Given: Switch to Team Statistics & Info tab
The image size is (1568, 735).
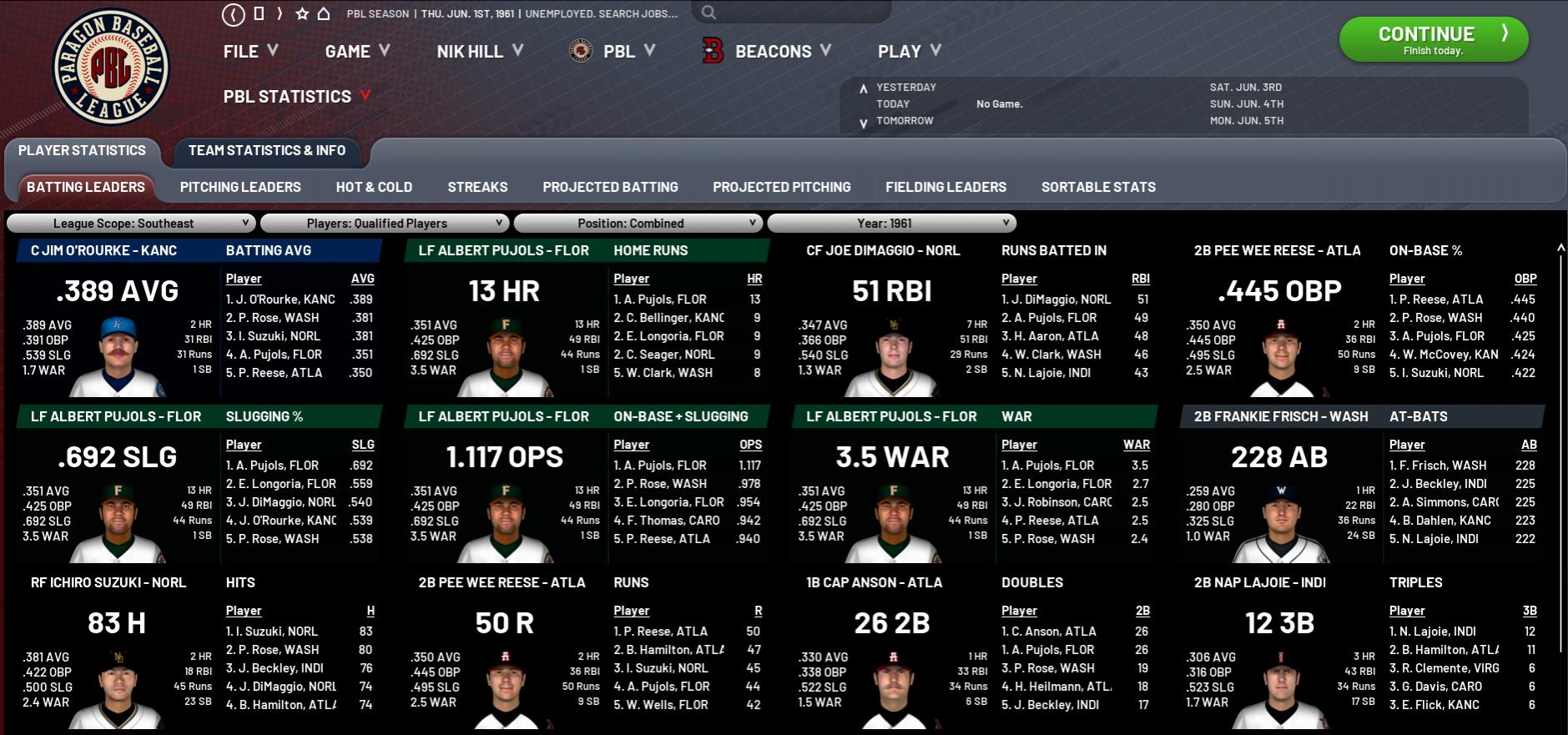Looking at the screenshot, I should 267,150.
